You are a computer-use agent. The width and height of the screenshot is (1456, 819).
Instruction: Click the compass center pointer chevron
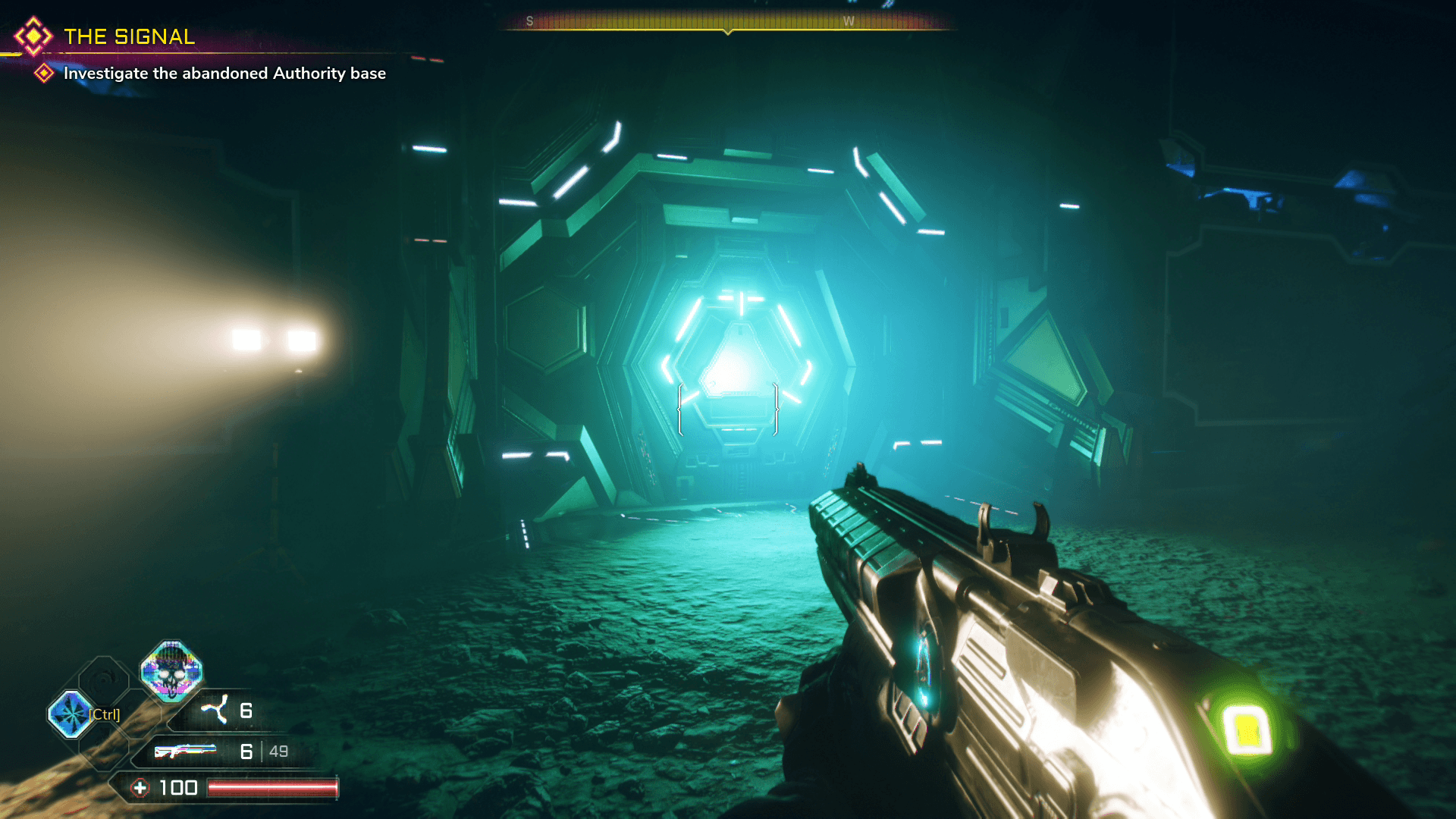click(x=728, y=33)
